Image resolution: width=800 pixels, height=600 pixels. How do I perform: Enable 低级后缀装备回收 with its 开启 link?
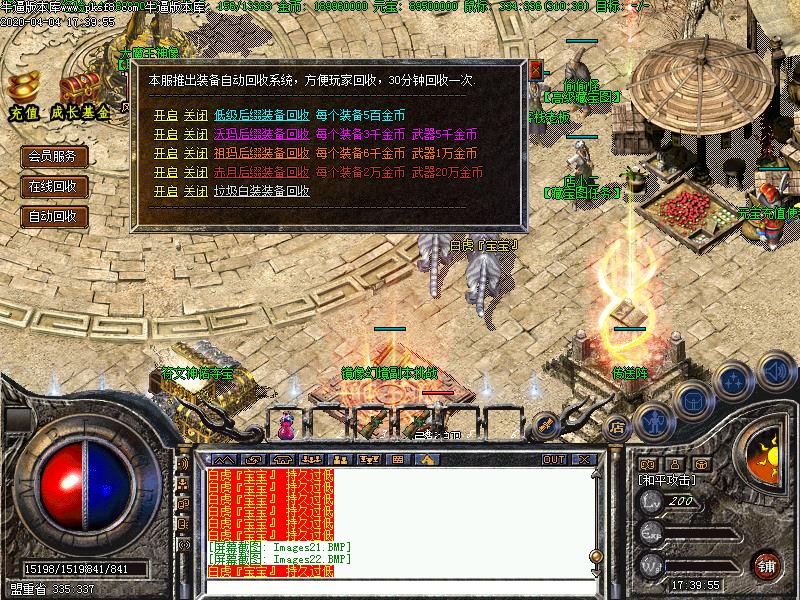[165, 115]
